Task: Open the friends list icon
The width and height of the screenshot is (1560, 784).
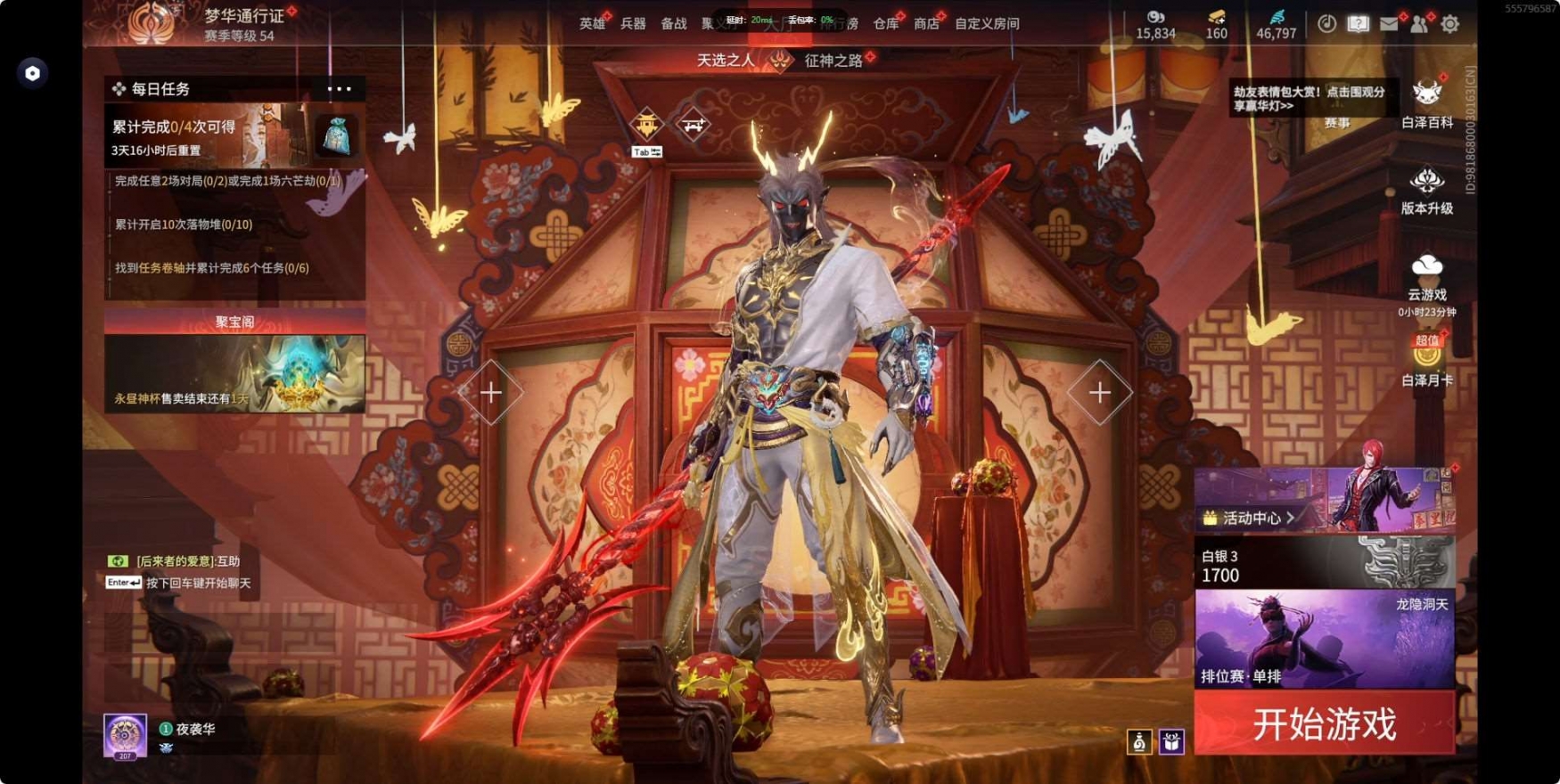Action: click(1418, 24)
